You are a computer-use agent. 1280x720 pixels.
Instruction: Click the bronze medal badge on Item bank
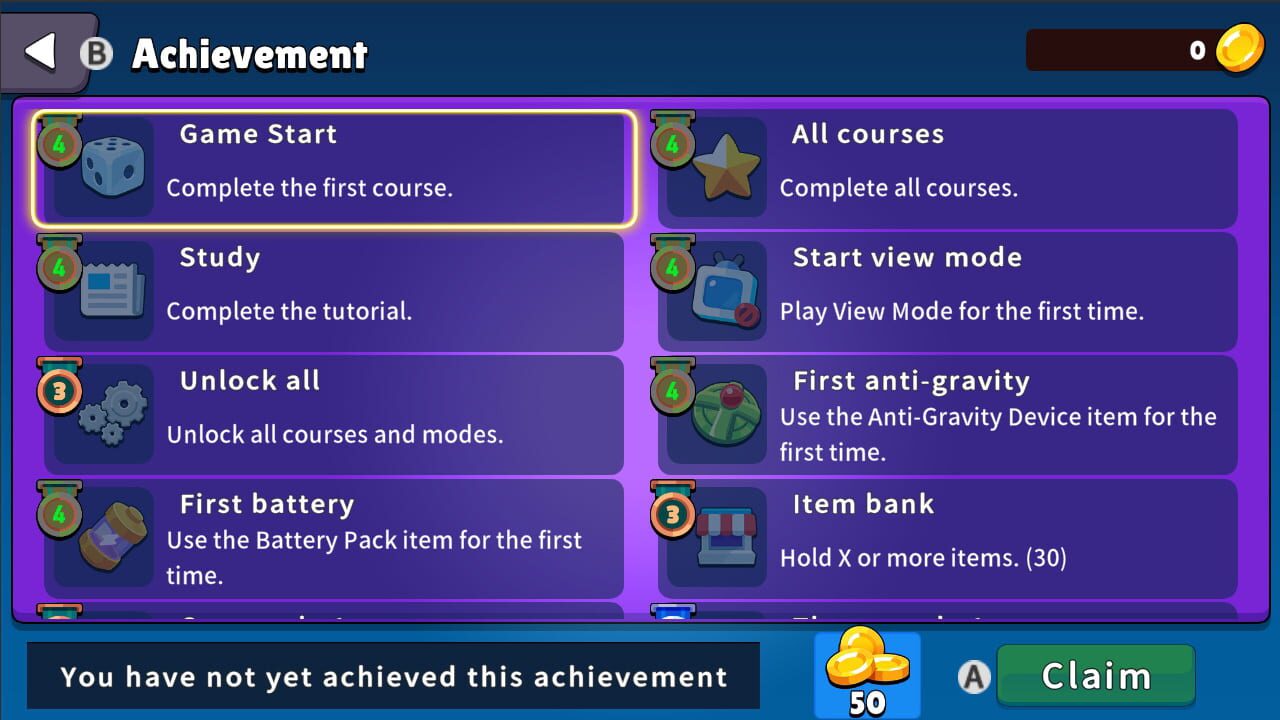pos(672,516)
